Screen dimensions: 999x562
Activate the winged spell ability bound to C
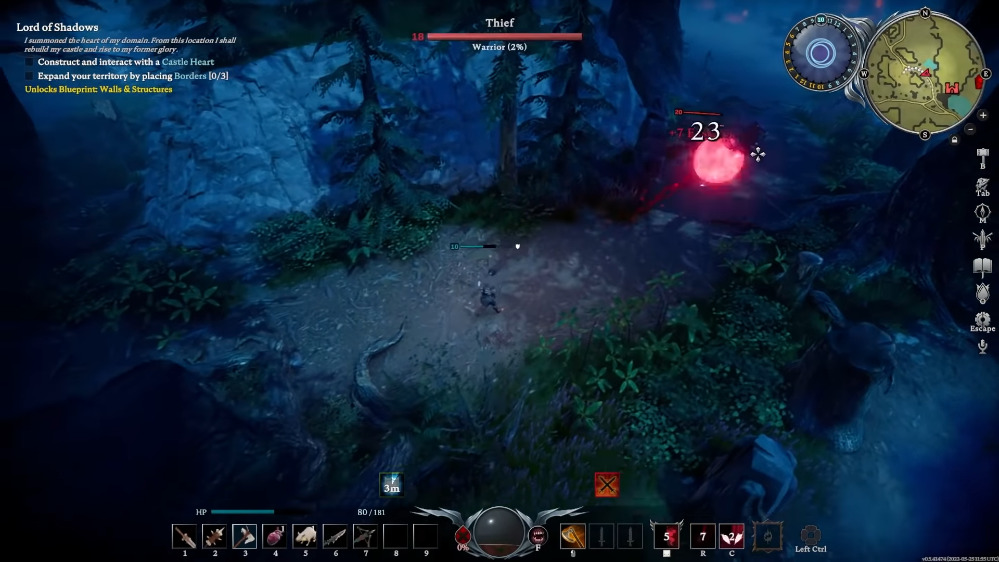(731, 536)
